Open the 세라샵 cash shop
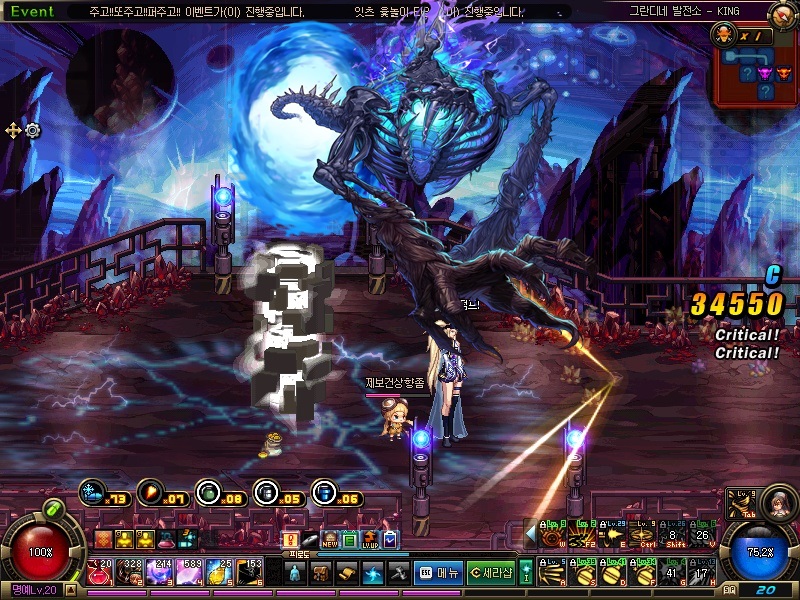The height and width of the screenshot is (600, 800). click(x=490, y=572)
